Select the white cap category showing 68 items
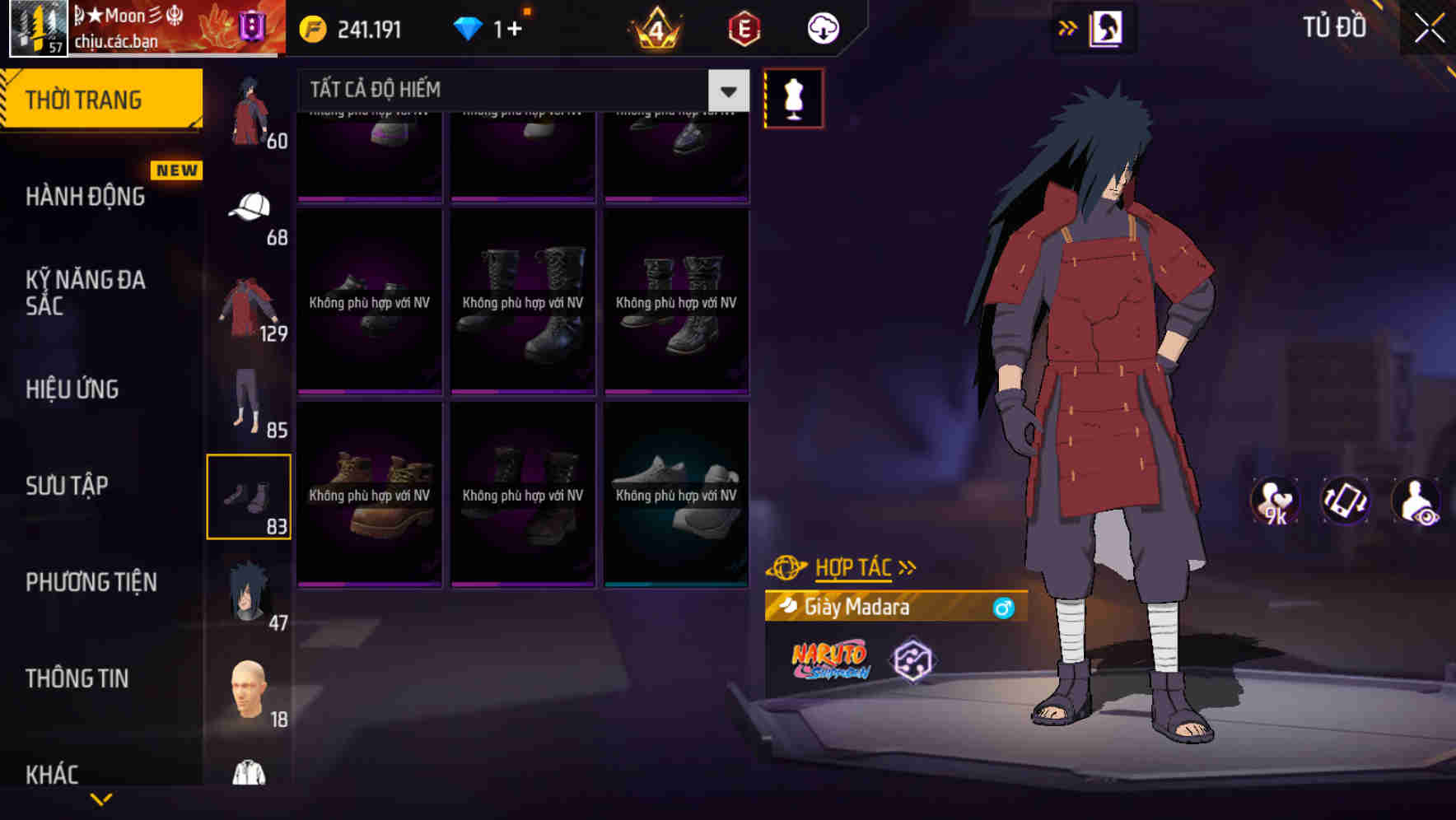Image resolution: width=1456 pixels, height=820 pixels. coord(249,208)
